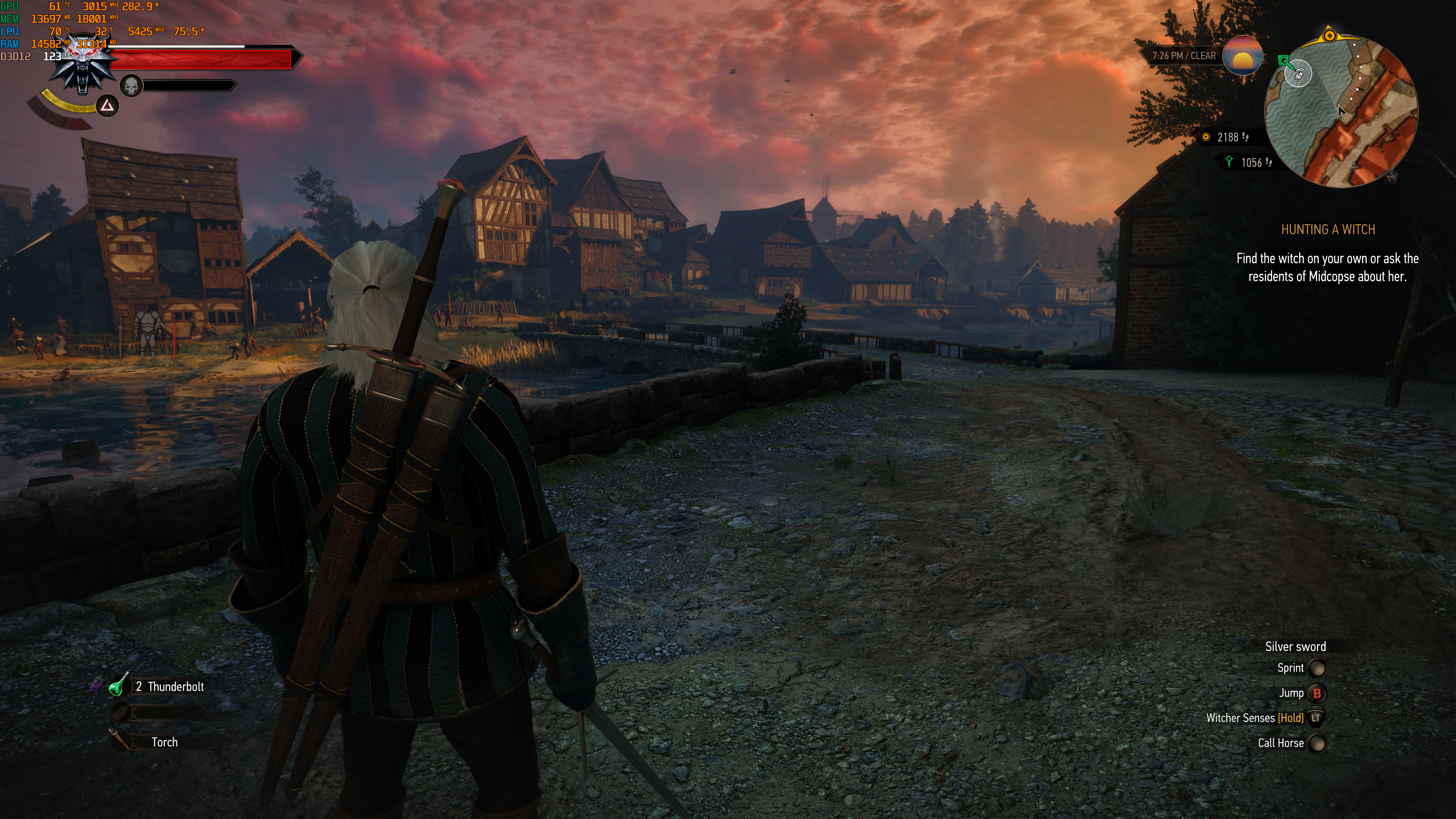Click the circular minimap
Viewport: 1456px width, 819px height.
click(x=1341, y=111)
